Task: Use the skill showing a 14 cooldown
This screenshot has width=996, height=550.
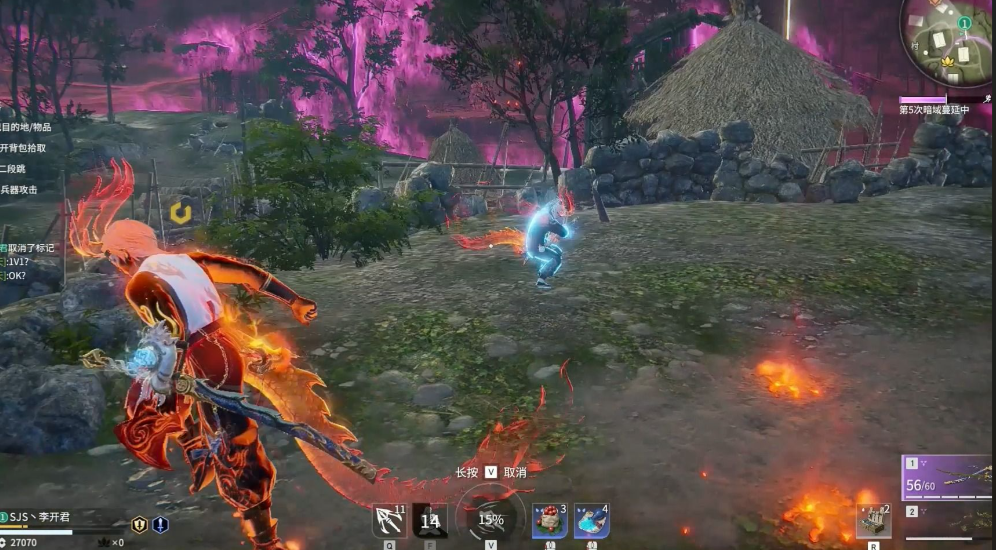Action: [x=430, y=521]
